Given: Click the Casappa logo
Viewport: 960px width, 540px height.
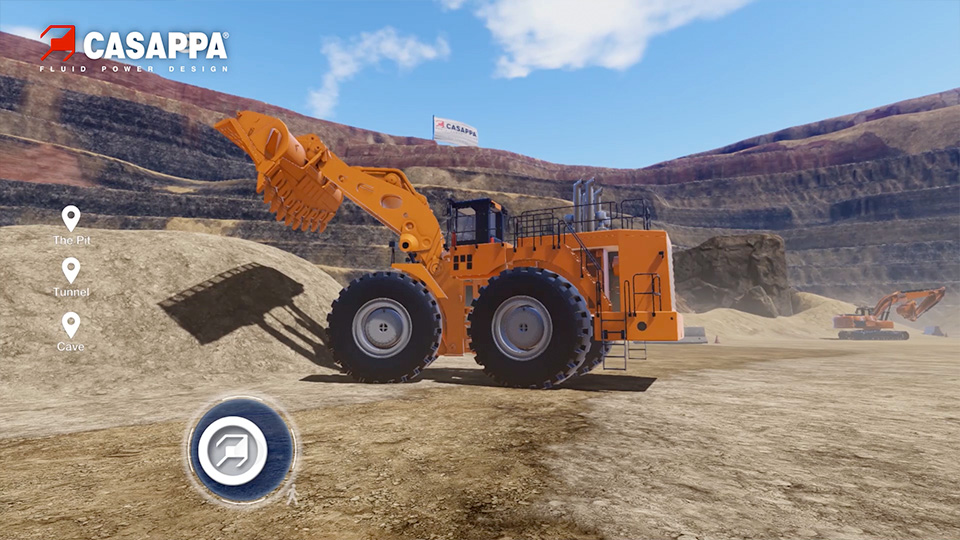Looking at the screenshot, I should [x=134, y=48].
